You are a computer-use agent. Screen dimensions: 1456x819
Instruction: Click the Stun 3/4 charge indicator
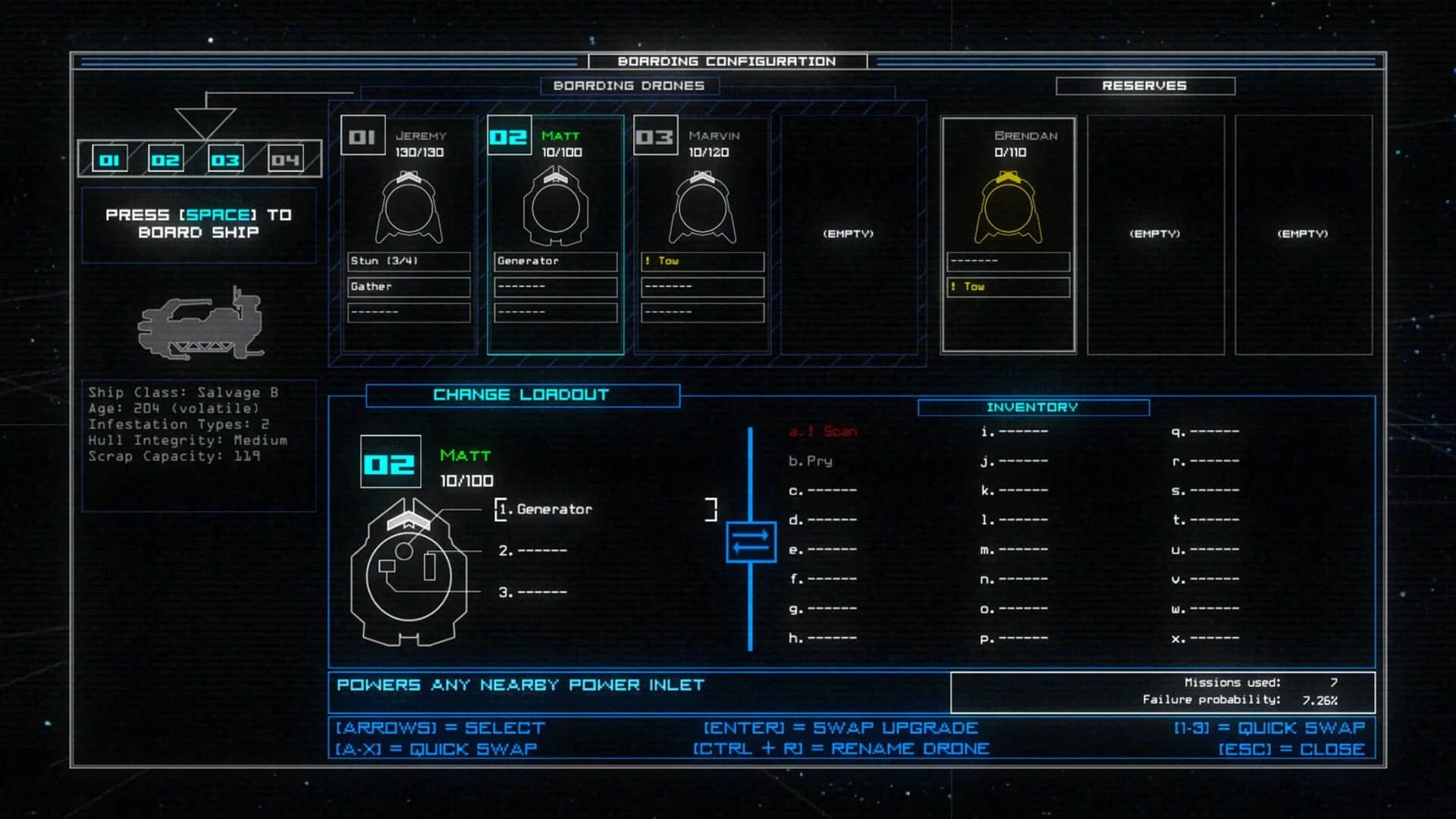coord(408,261)
